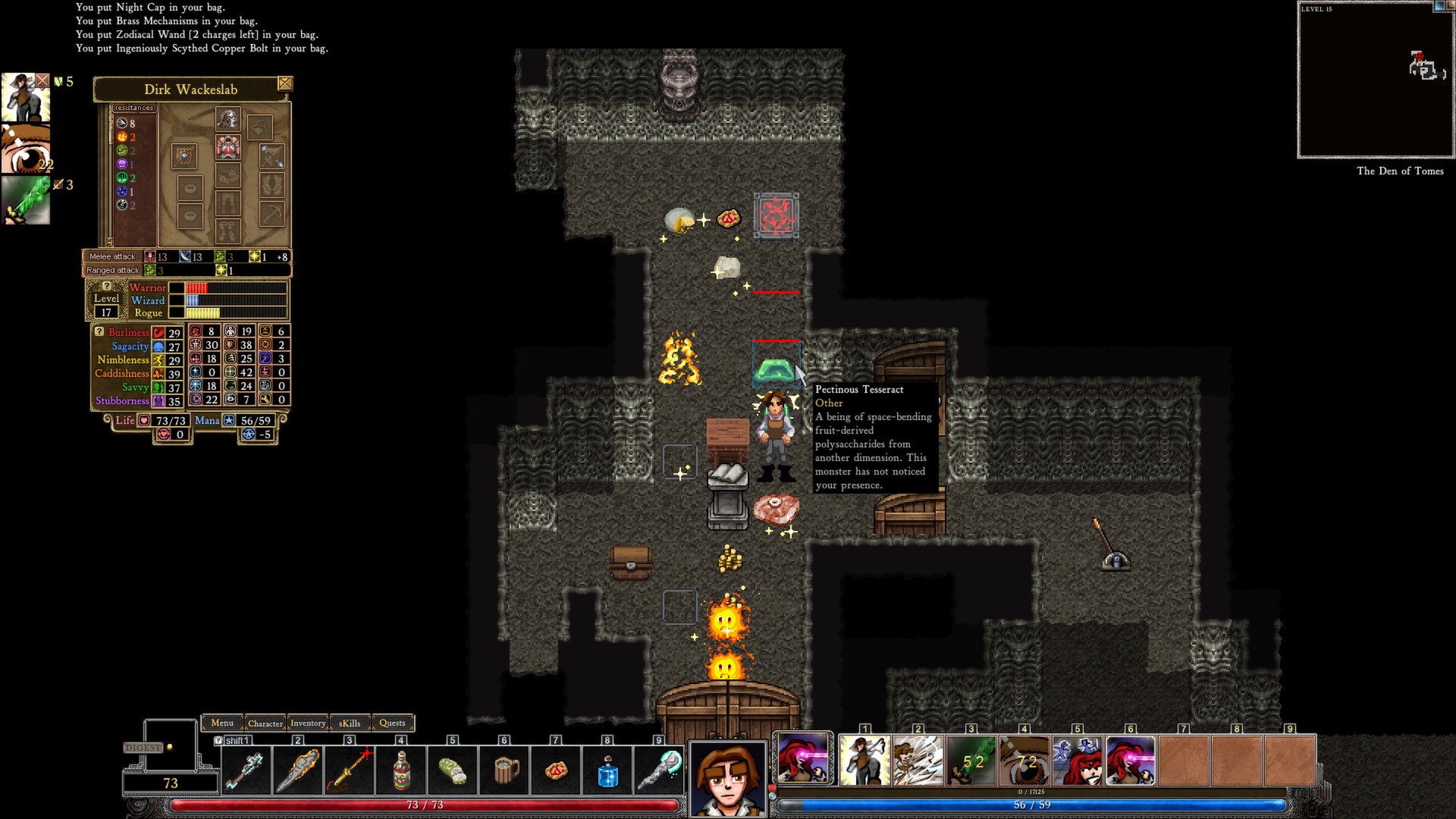
Task: Switch to the Quests panel
Action: (392, 723)
